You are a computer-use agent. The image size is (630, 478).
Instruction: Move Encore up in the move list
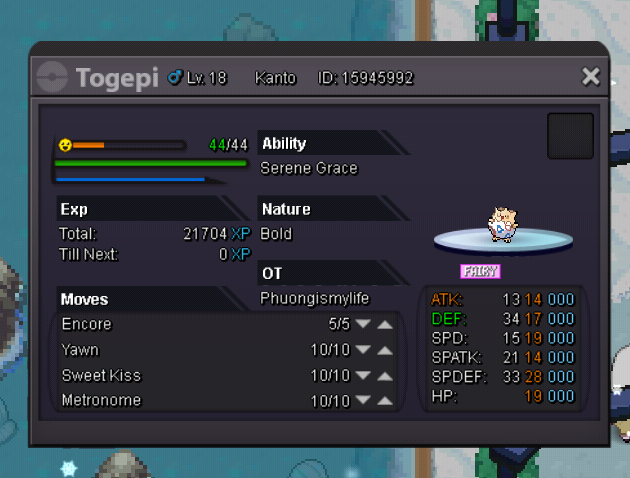(385, 325)
